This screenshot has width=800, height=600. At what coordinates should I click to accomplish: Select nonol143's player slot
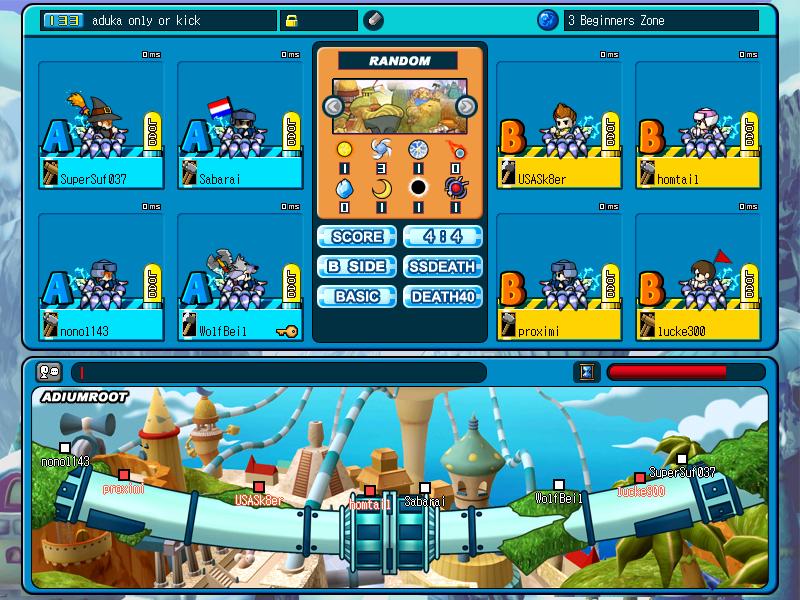coord(100,276)
